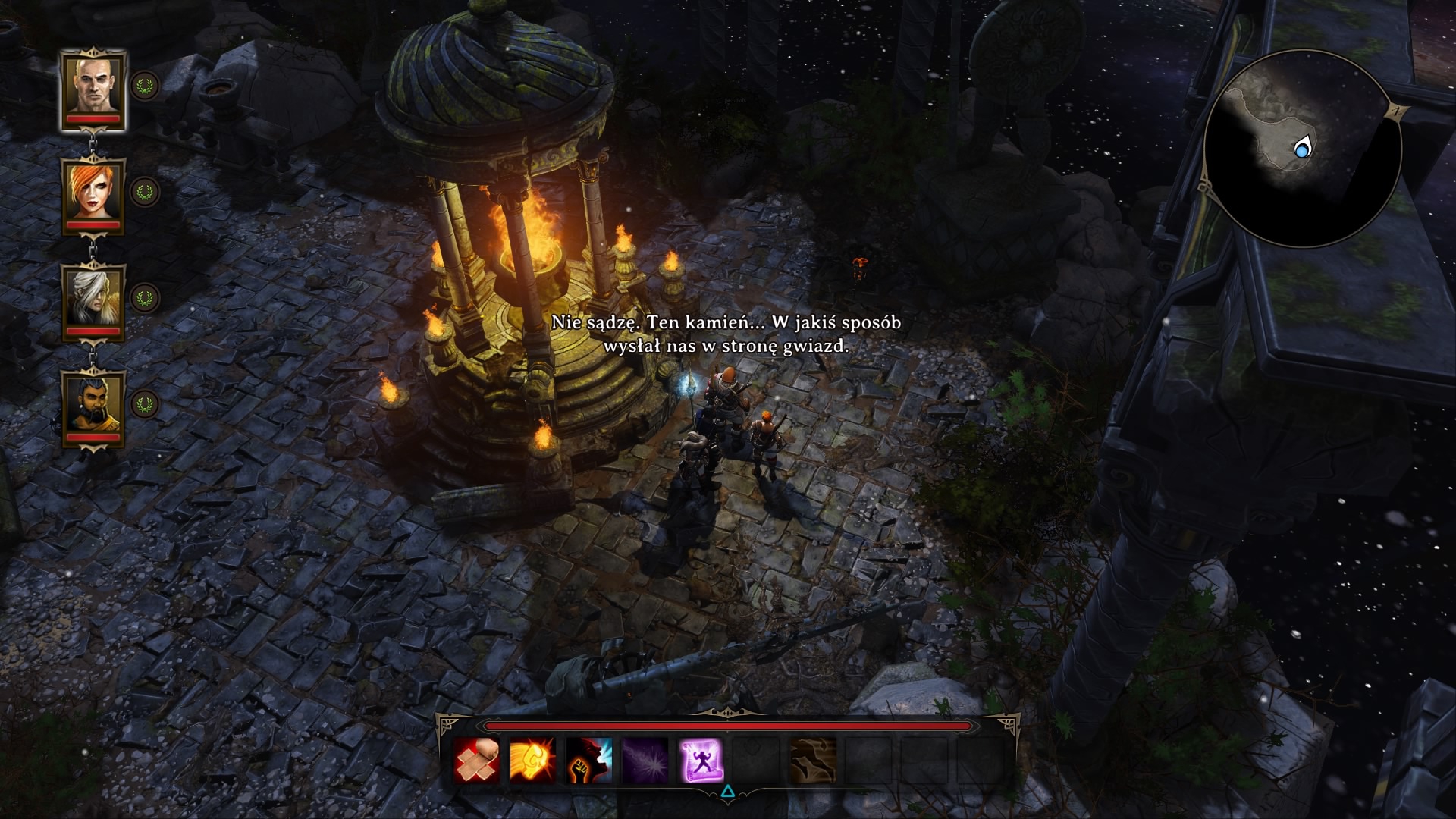Click the laurel wreath beside the bearded companion

pos(143,403)
